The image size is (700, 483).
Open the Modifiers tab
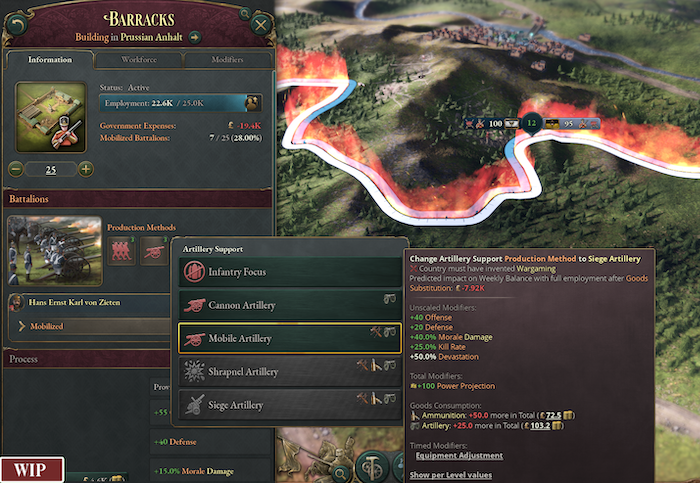(x=227, y=60)
